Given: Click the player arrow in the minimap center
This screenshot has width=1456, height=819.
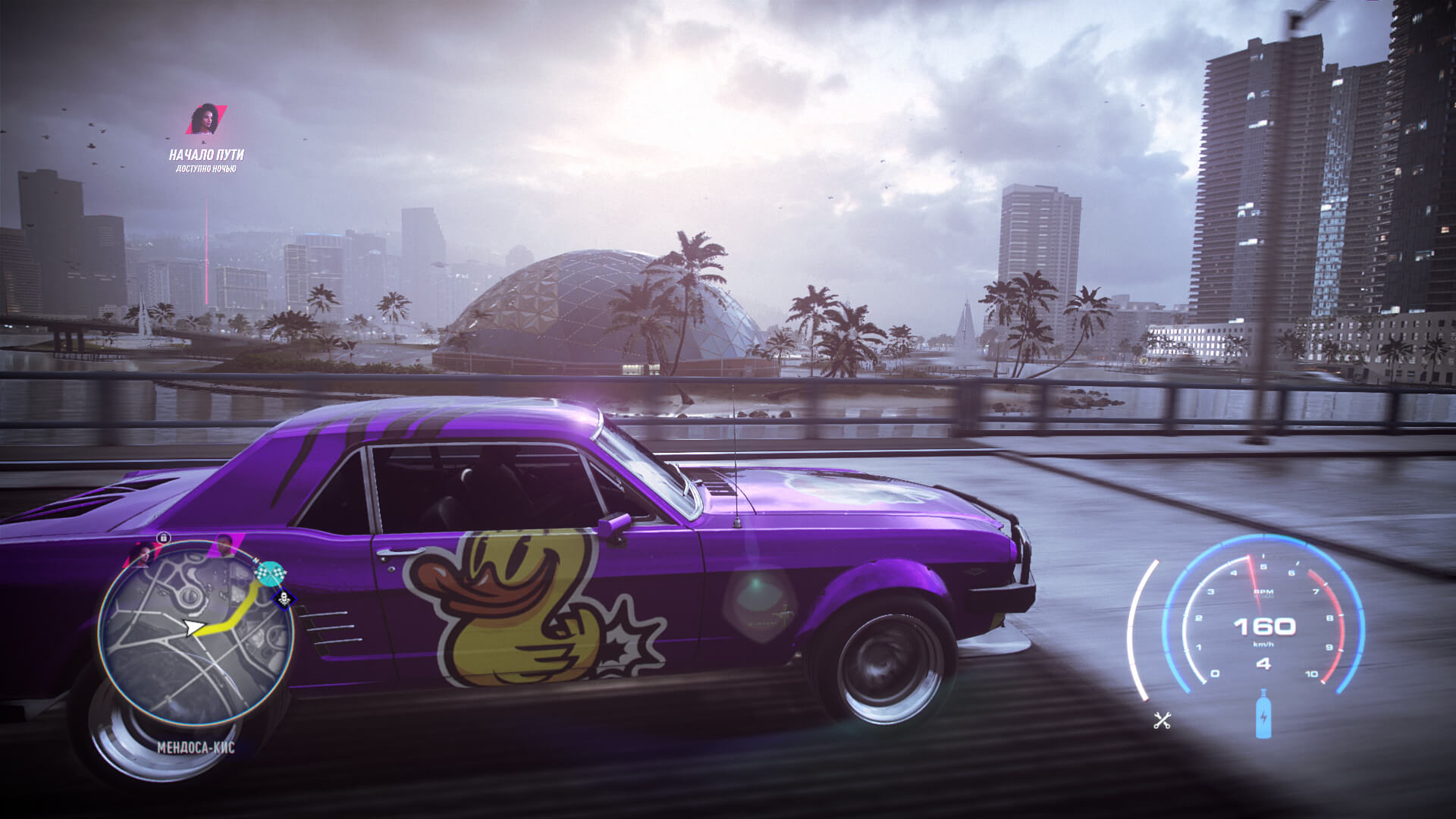Looking at the screenshot, I should click(x=194, y=626).
